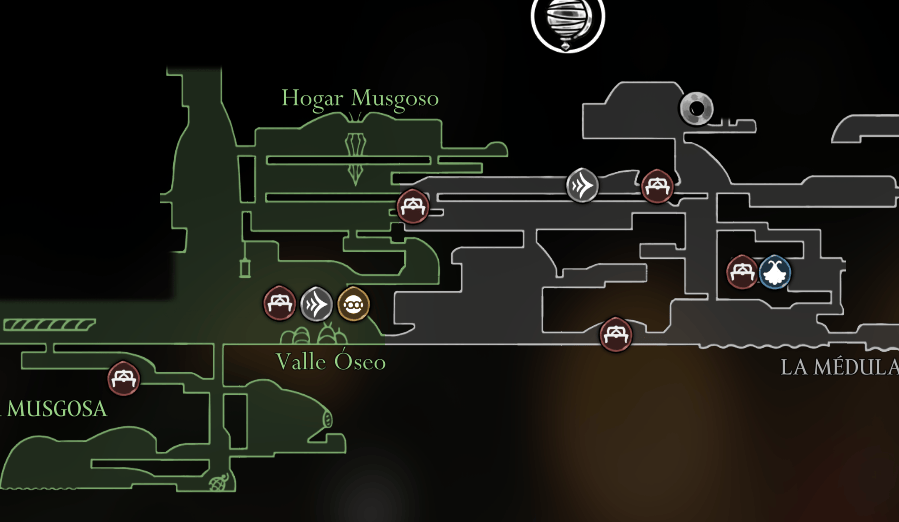The height and width of the screenshot is (522, 899).
Task: Choose the bench marker left of Valle Óseo's fast-travel icon
Action: [x=279, y=302]
